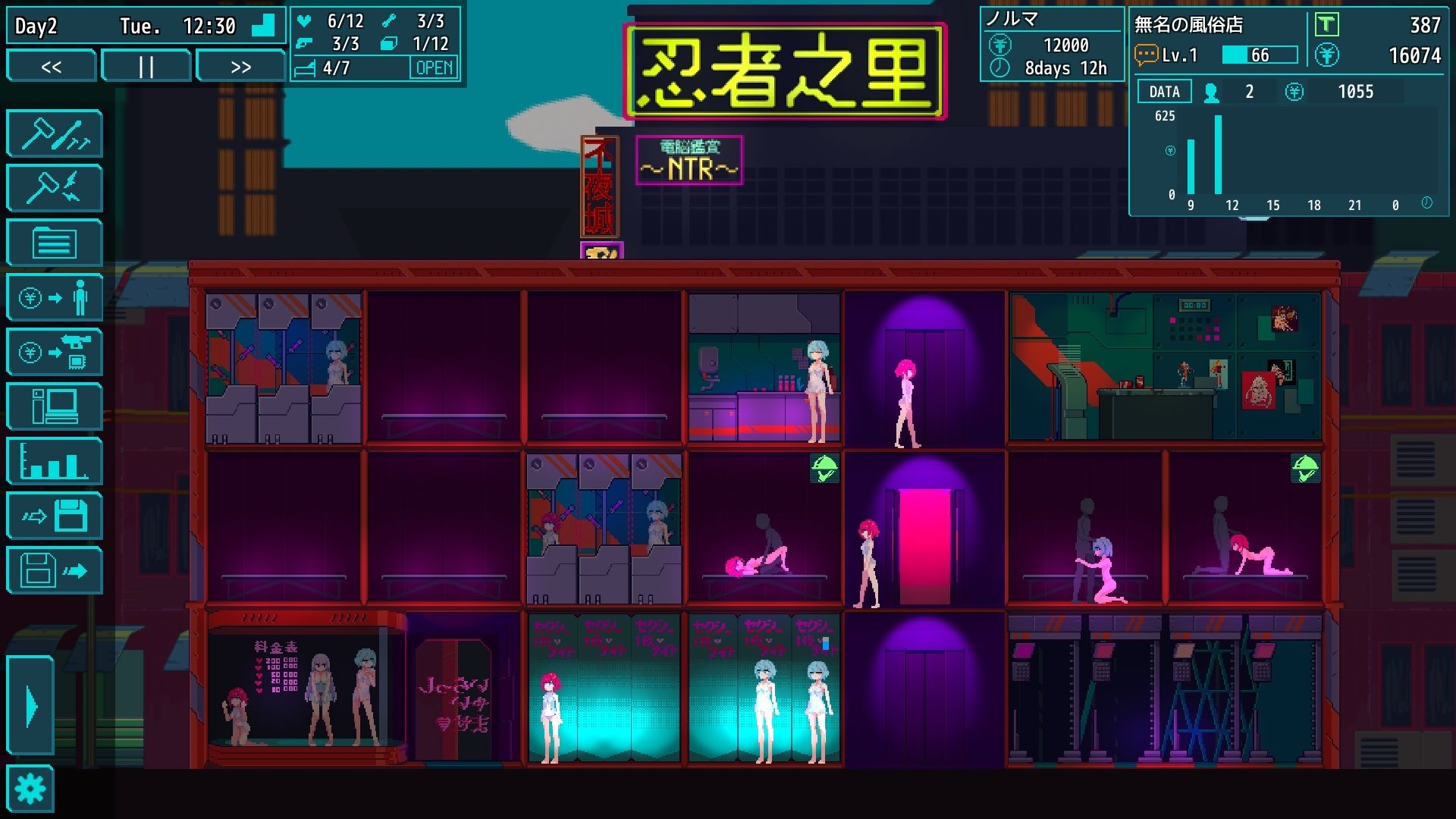
Task: Open the equipment purchase panel (money-to-gun icon)
Action: coord(54,352)
